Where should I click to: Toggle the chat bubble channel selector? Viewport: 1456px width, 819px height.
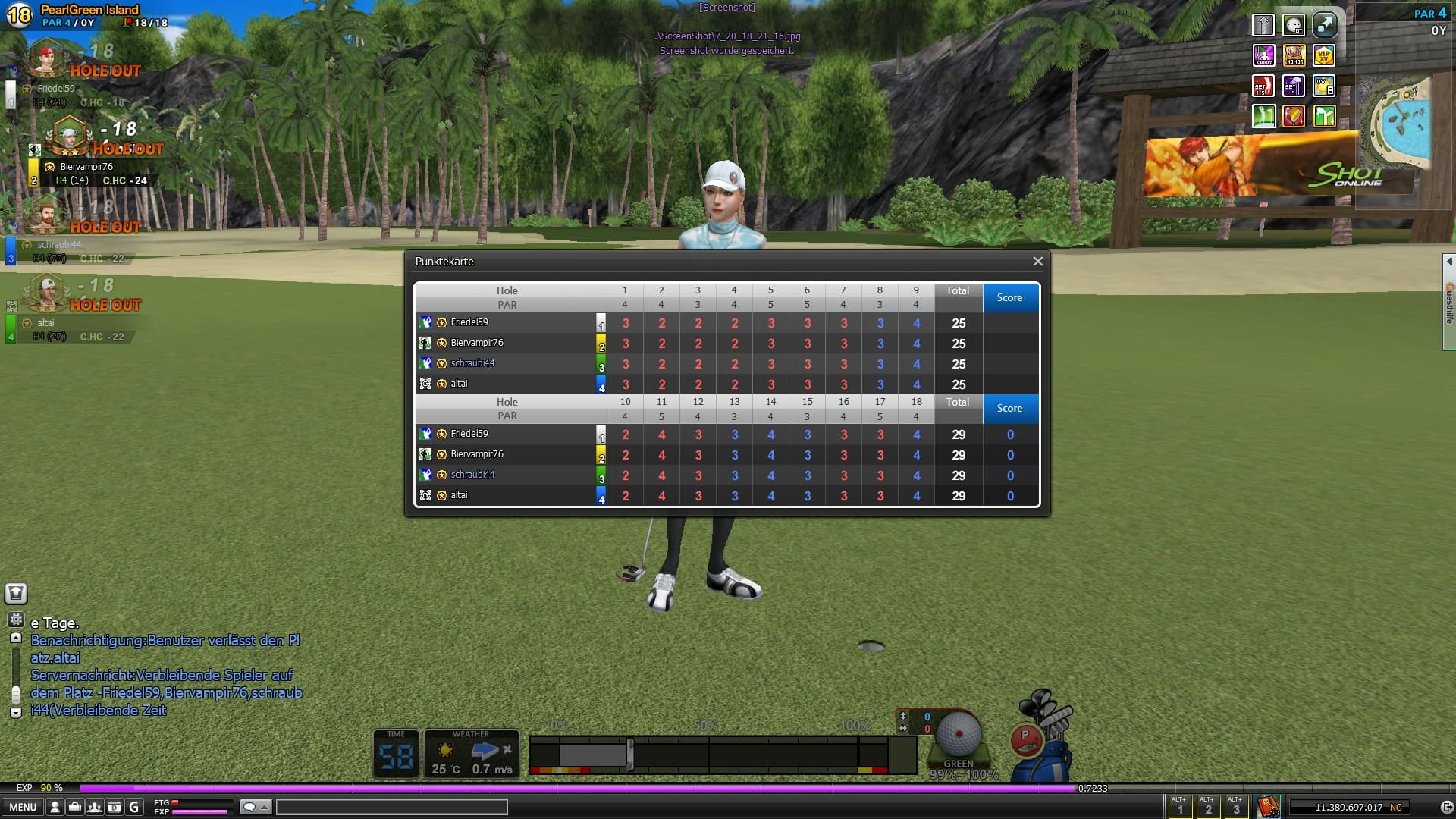coord(255,807)
